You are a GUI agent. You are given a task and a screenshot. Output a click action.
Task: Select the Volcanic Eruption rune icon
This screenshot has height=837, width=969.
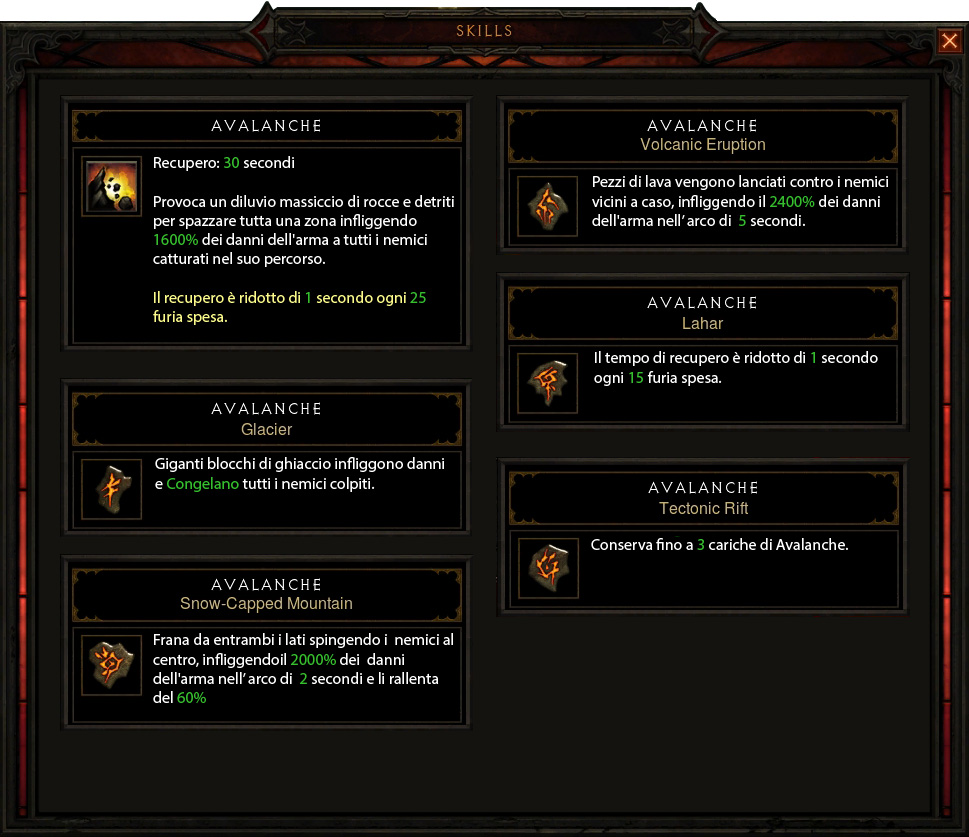click(547, 207)
